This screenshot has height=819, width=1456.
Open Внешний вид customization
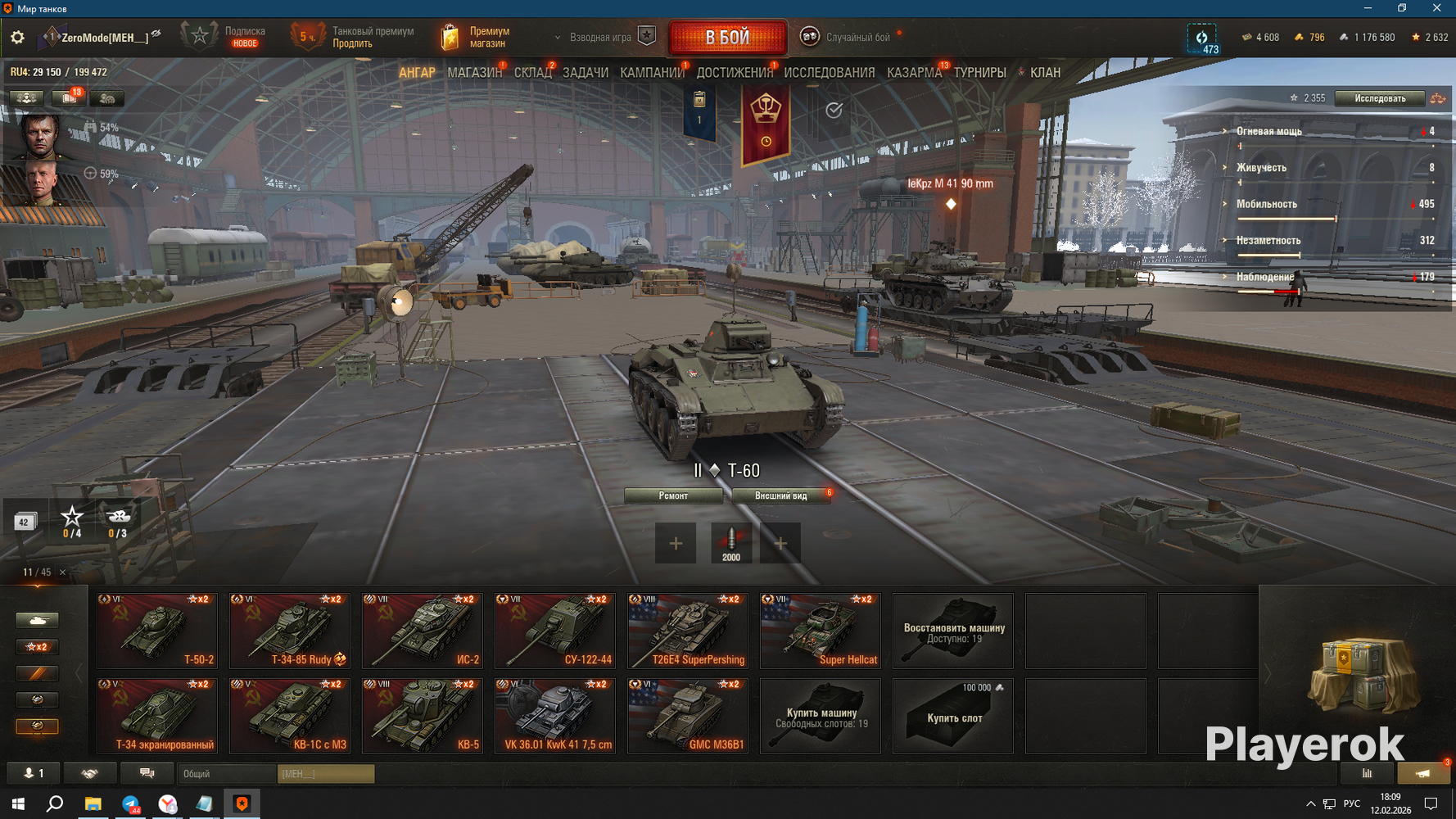(x=780, y=495)
